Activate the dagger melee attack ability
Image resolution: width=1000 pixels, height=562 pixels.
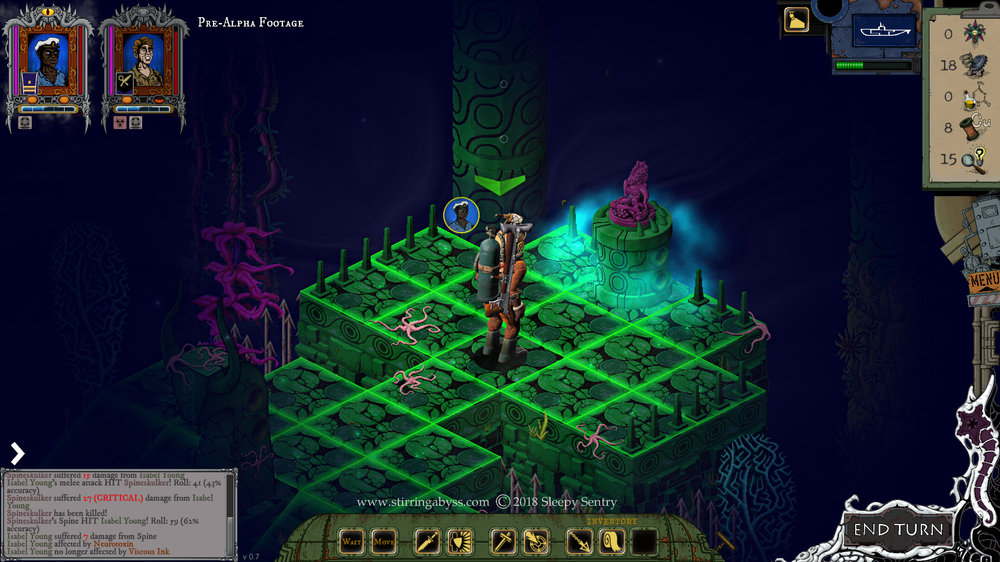click(x=427, y=542)
